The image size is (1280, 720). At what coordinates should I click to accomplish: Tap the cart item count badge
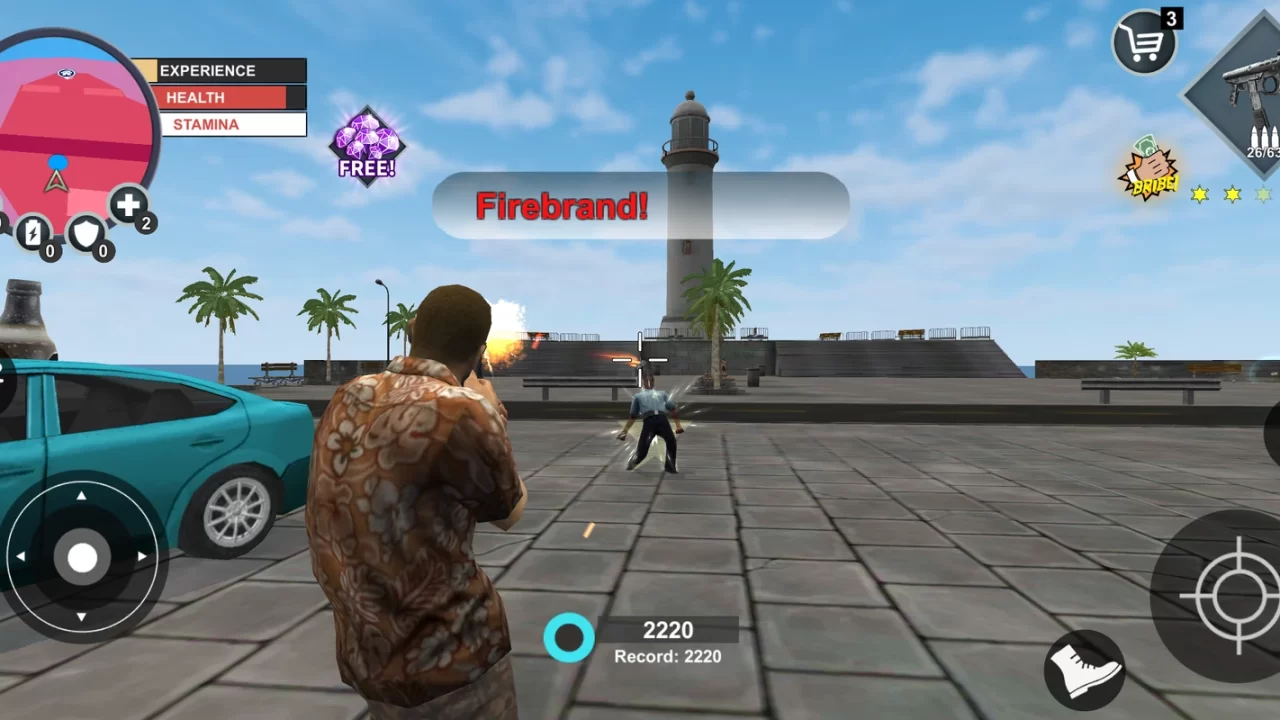click(x=1171, y=17)
